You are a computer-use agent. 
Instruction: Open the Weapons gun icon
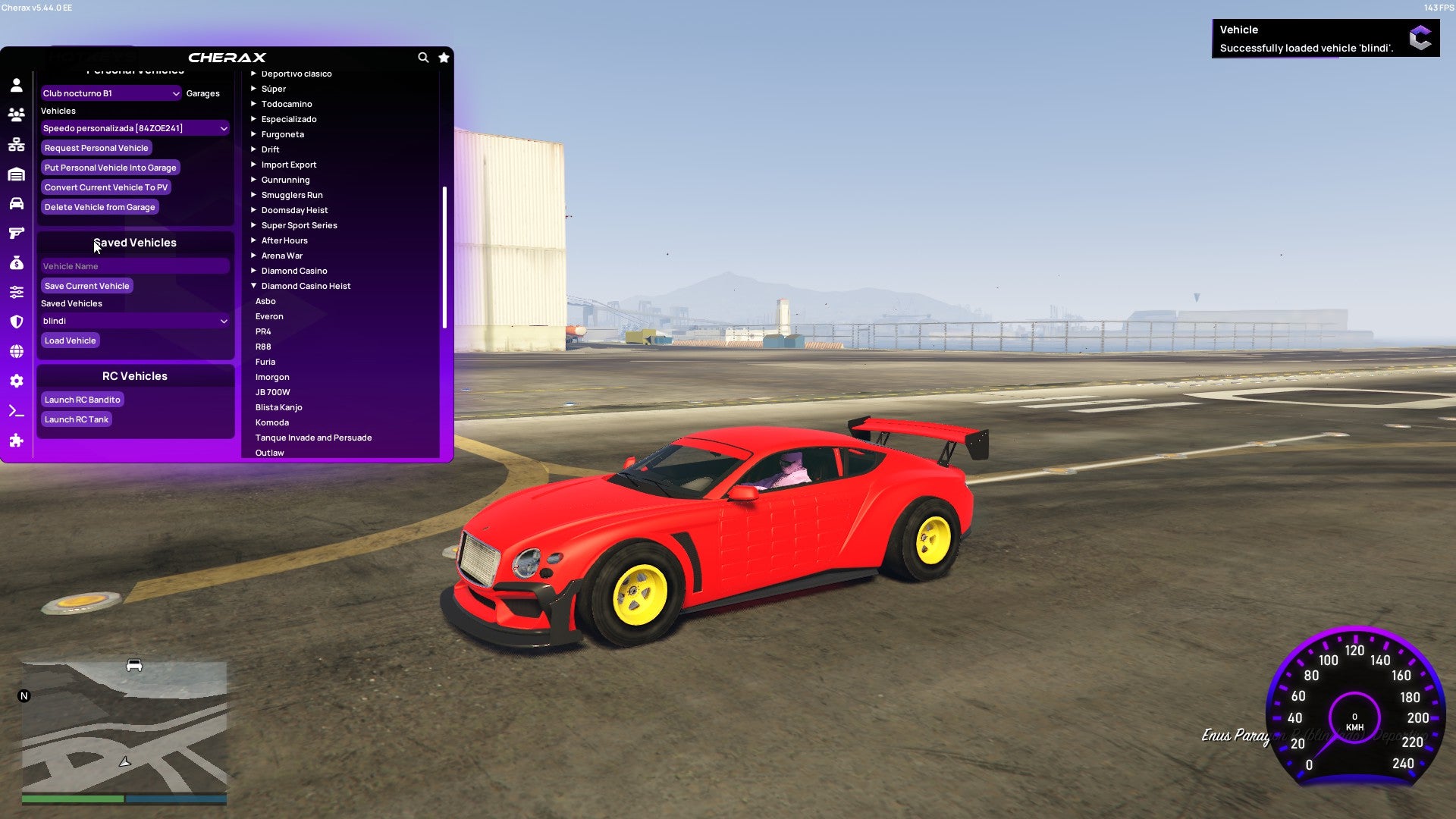(x=16, y=233)
